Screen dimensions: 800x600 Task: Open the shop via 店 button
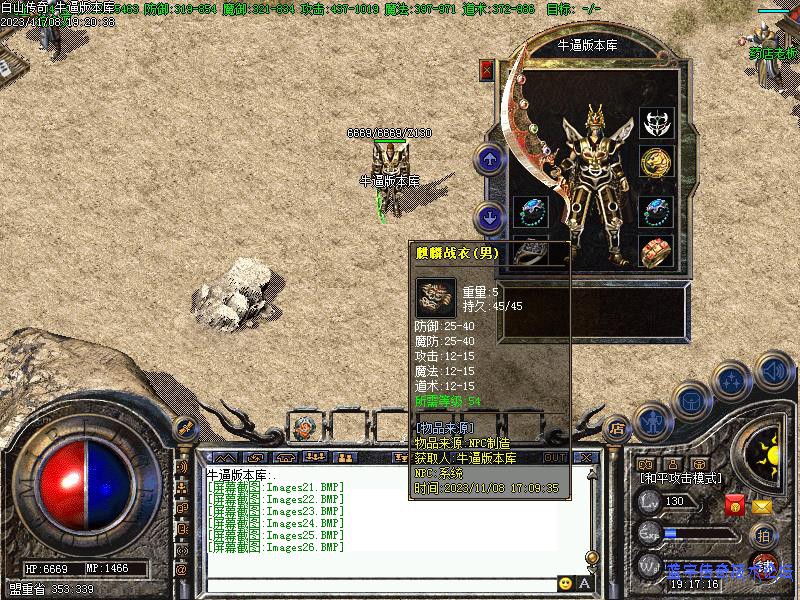[x=617, y=427]
